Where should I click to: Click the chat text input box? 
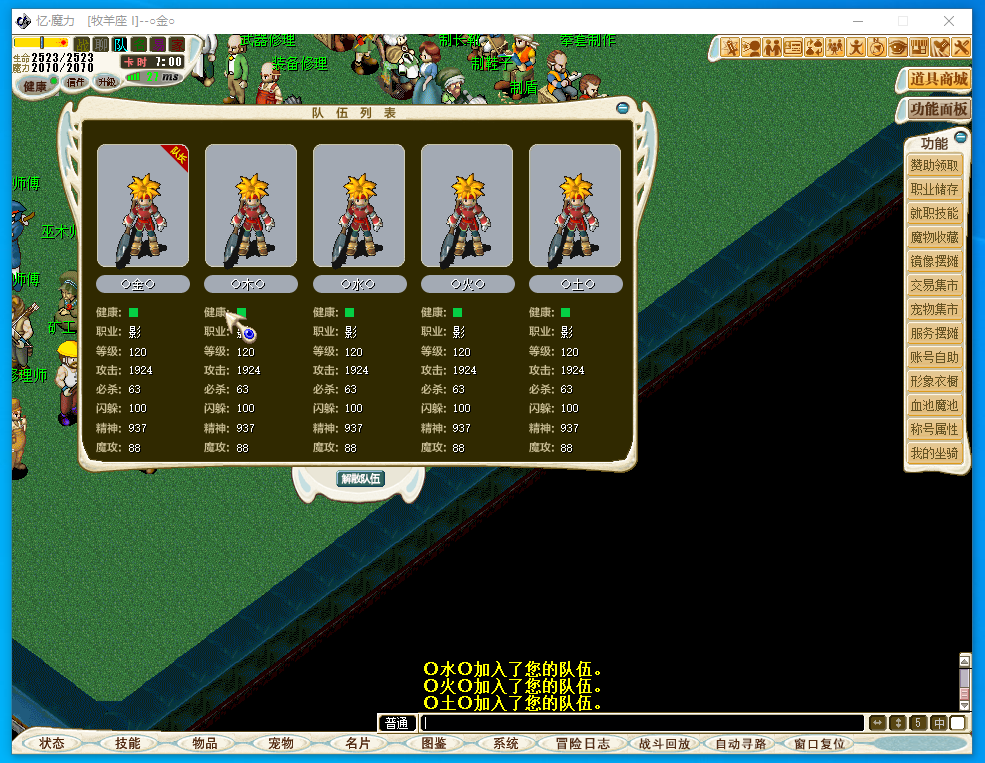[640, 723]
